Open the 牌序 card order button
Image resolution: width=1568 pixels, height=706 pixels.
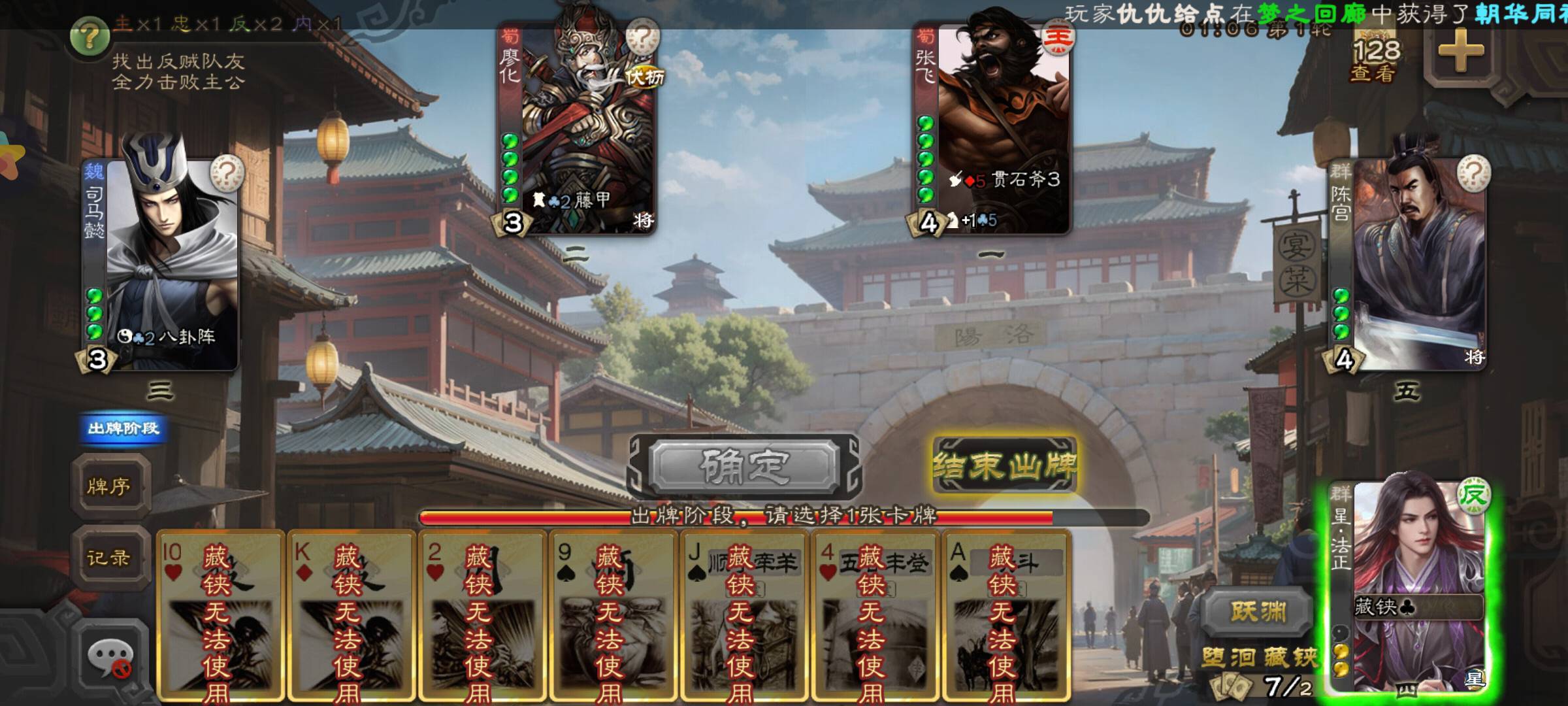[x=109, y=486]
